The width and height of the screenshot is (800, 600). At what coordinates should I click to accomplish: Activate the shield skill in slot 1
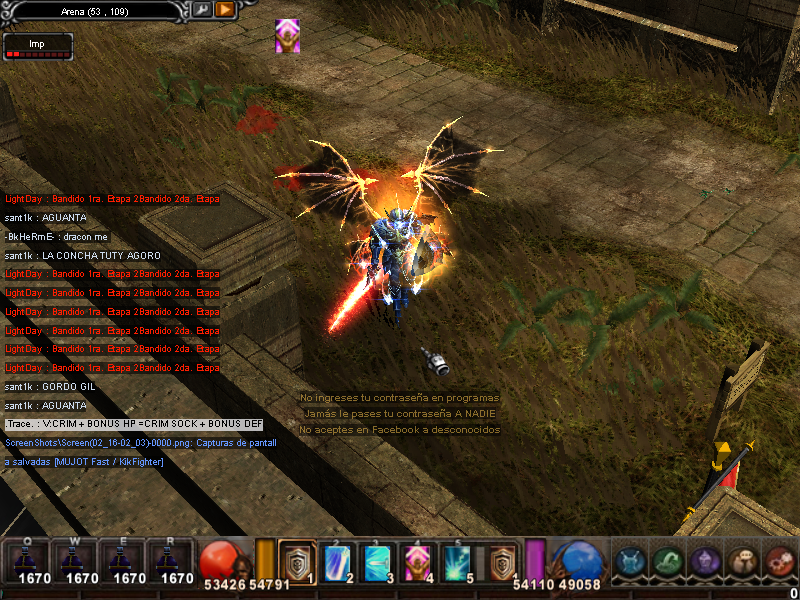point(297,561)
